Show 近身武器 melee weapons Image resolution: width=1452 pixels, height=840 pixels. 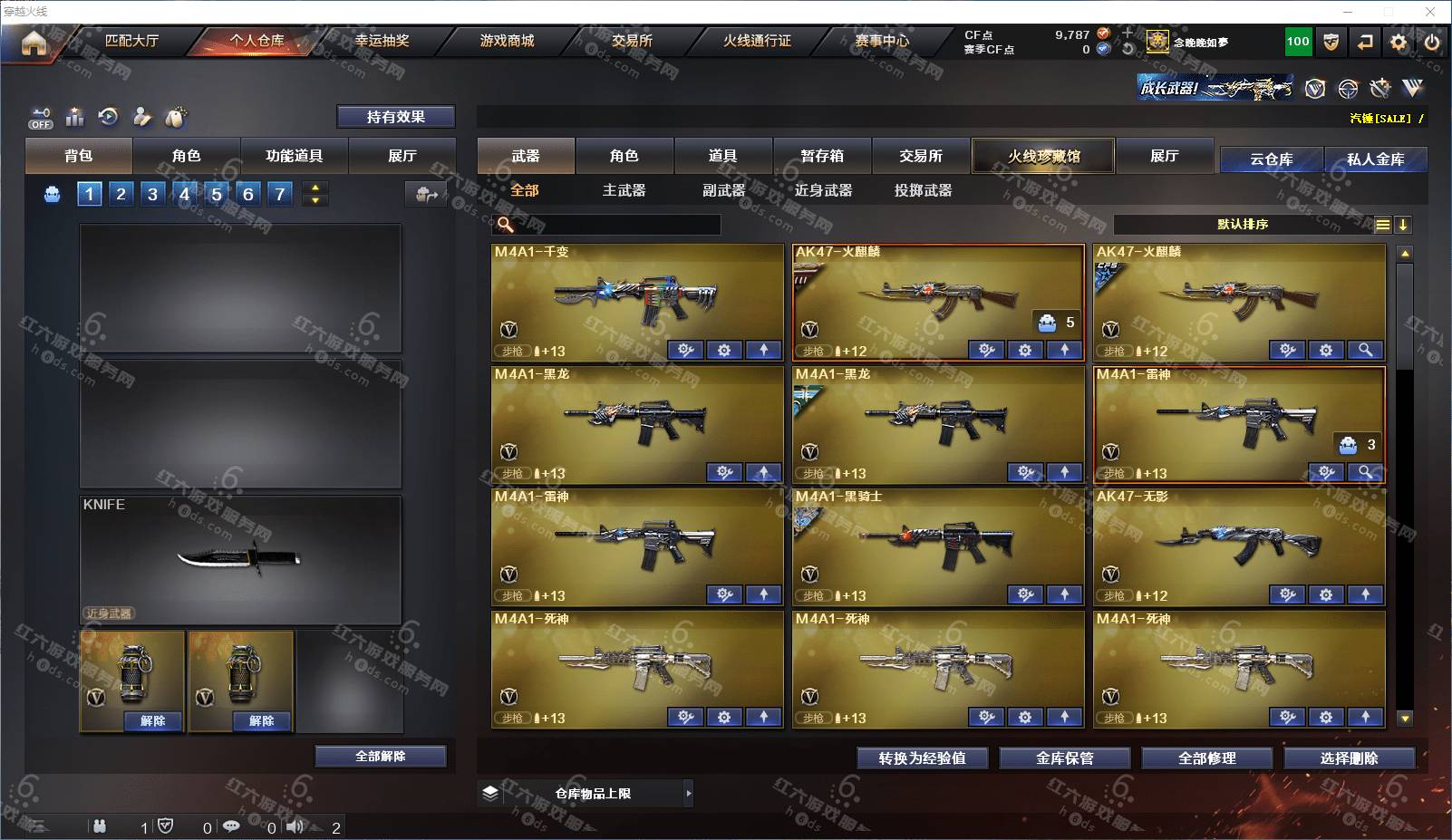[x=823, y=190]
